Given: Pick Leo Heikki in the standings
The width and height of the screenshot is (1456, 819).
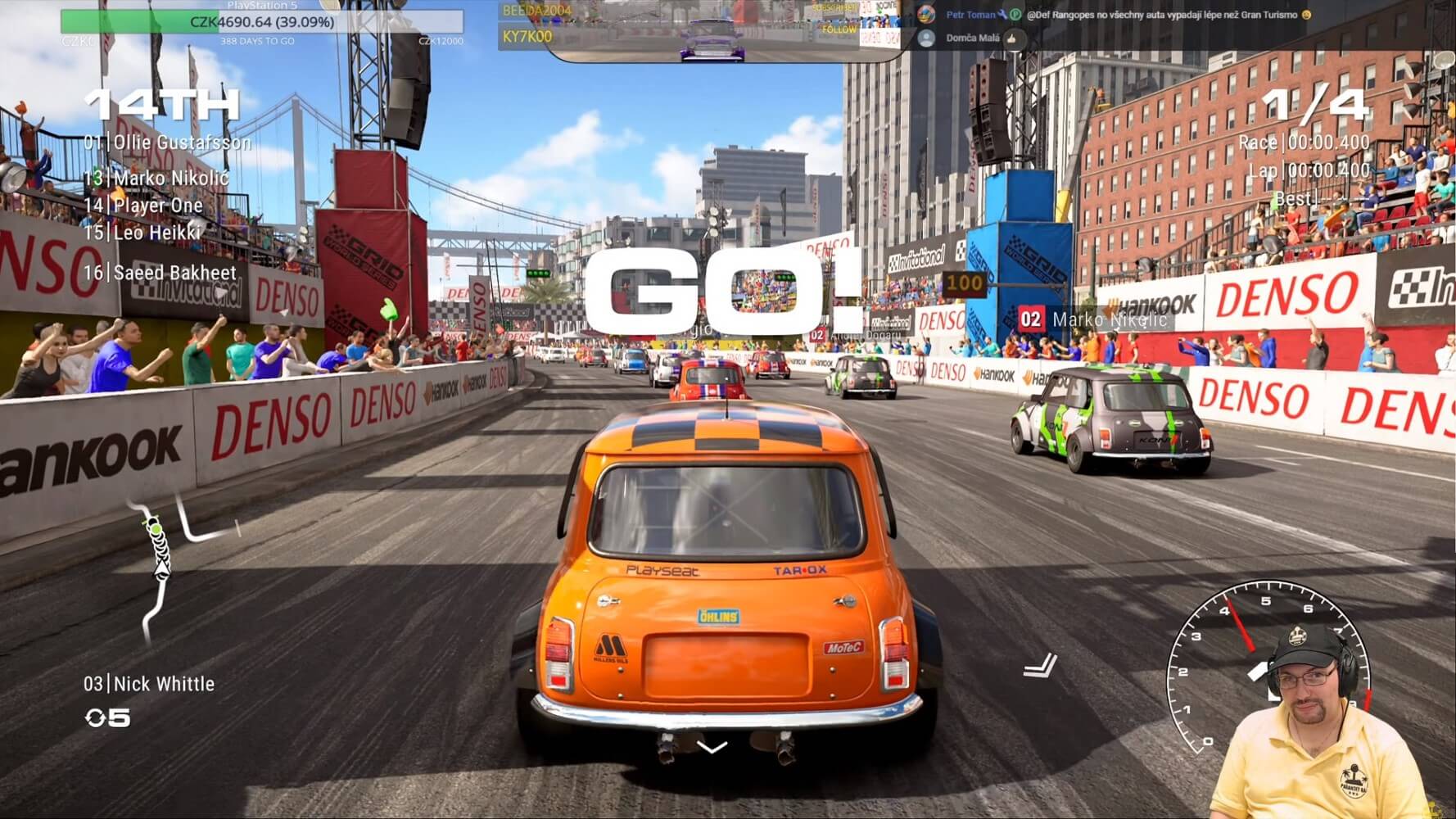Looking at the screenshot, I should click(143, 233).
